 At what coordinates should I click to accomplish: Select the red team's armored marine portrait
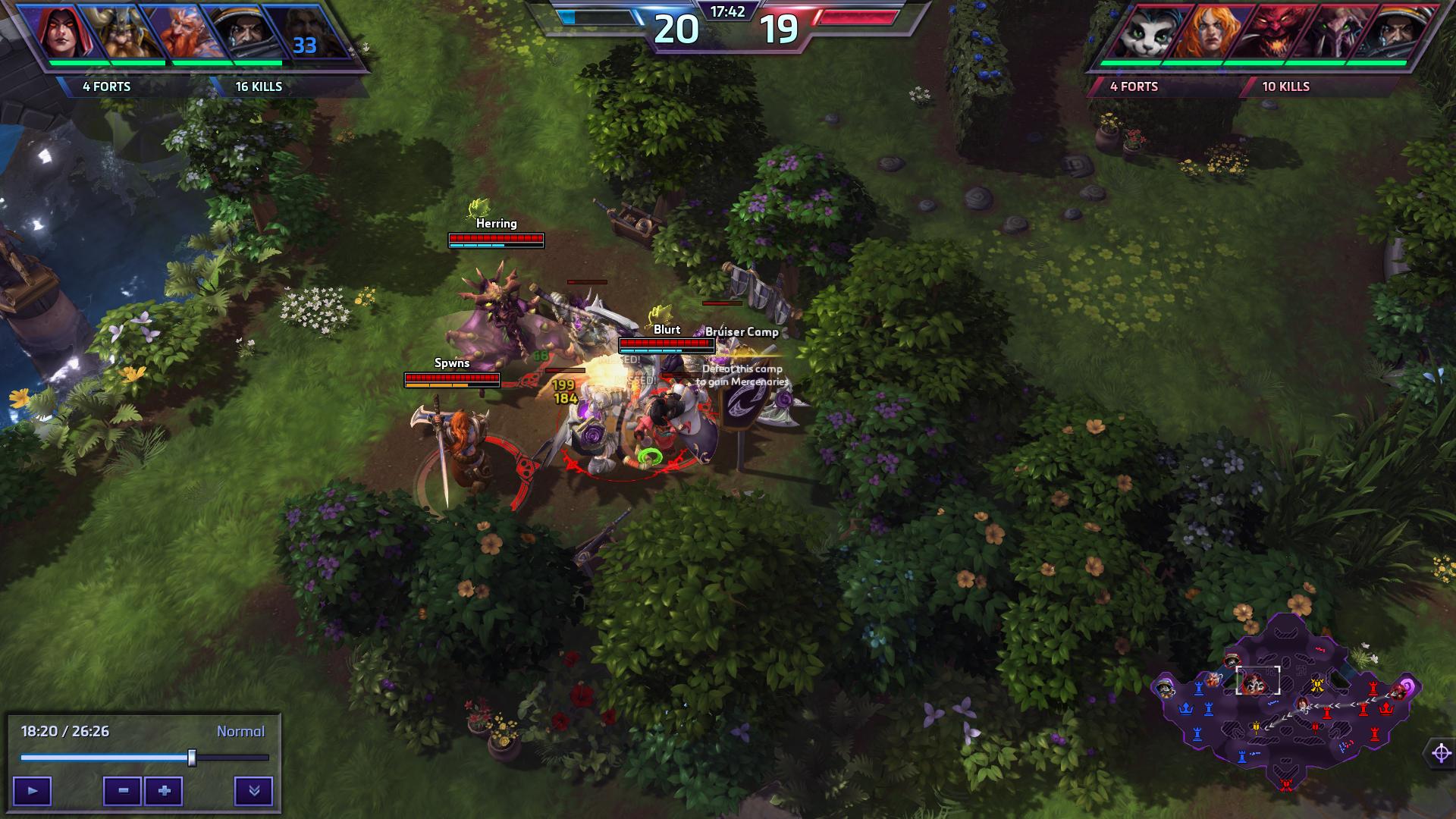[x=1397, y=33]
